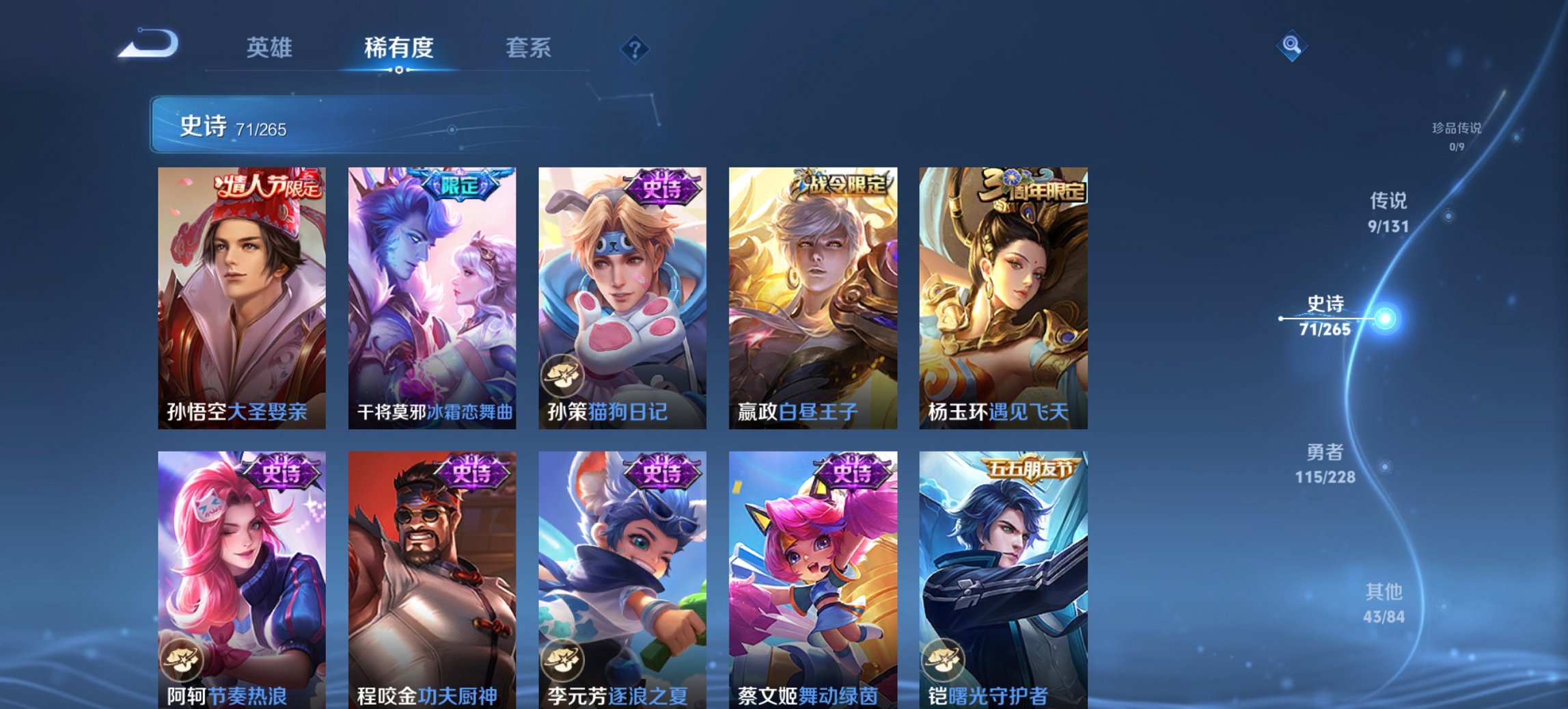Open 杨玉环's 遇见飞天 skin card
The height and width of the screenshot is (709, 1568).
pyautogui.click(x=1004, y=294)
